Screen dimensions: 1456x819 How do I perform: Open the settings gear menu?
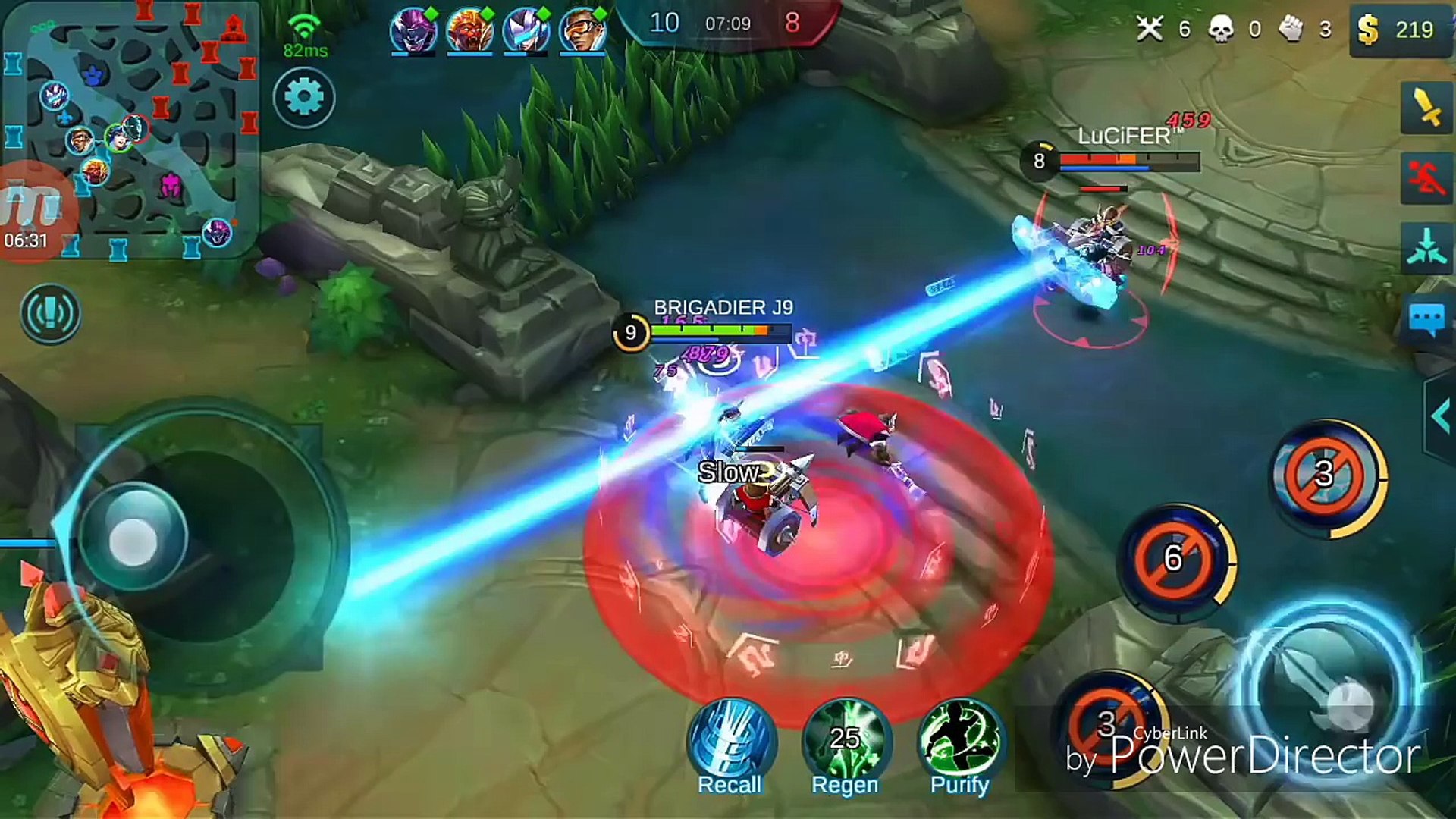click(x=303, y=98)
